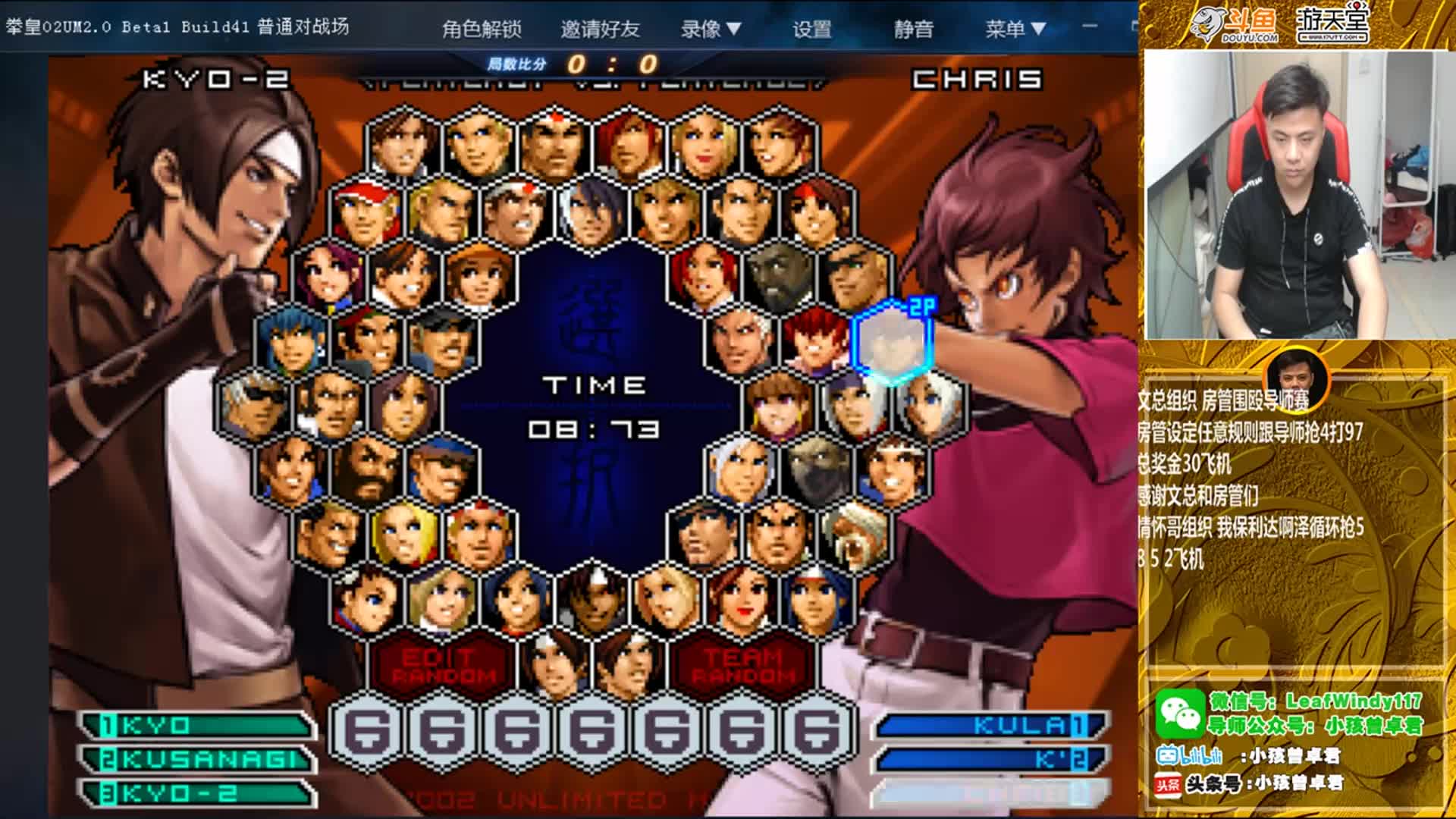
Task: Minimize the game window
Action: click(1090, 27)
